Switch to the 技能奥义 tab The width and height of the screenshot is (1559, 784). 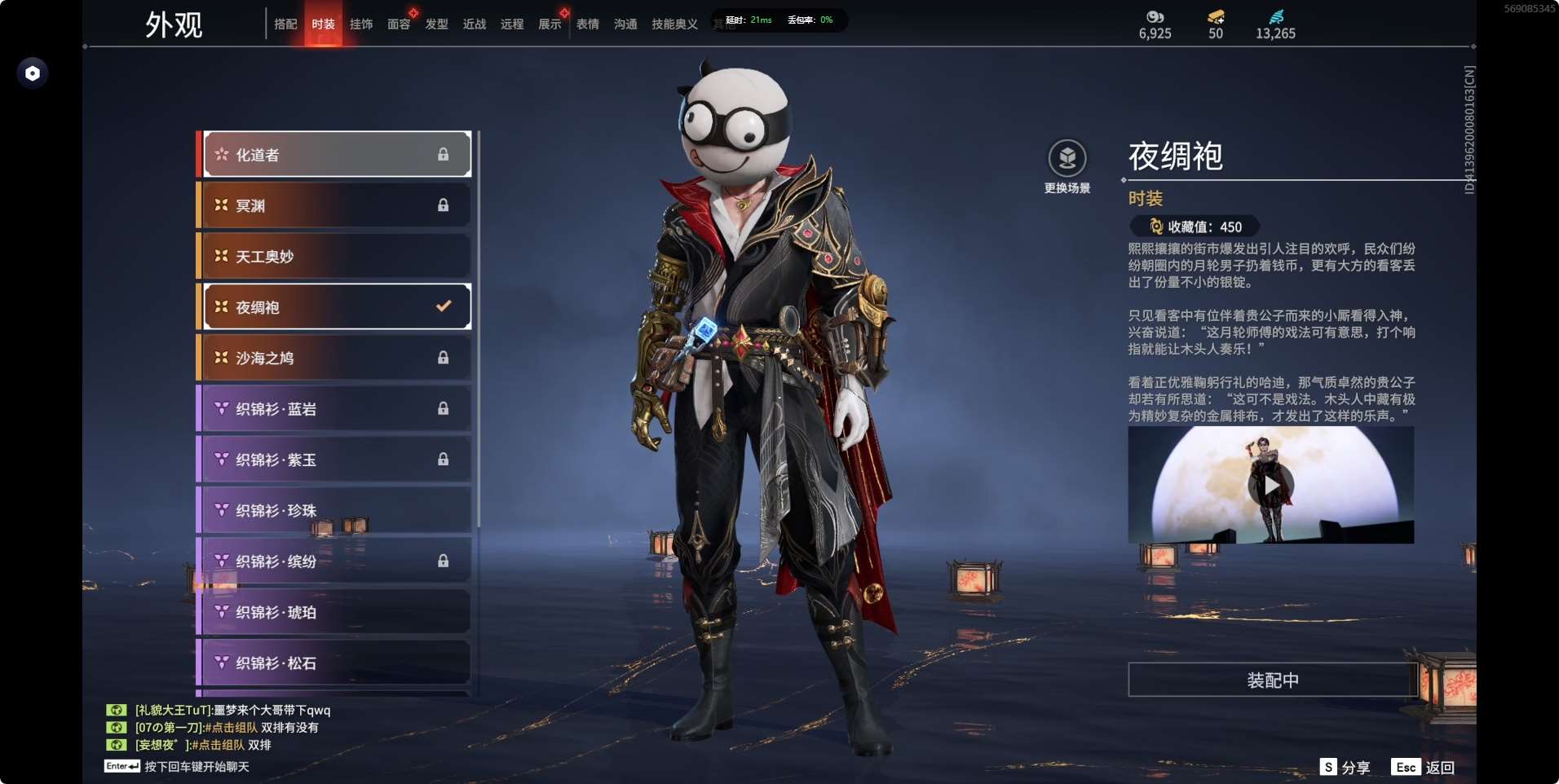click(x=674, y=24)
